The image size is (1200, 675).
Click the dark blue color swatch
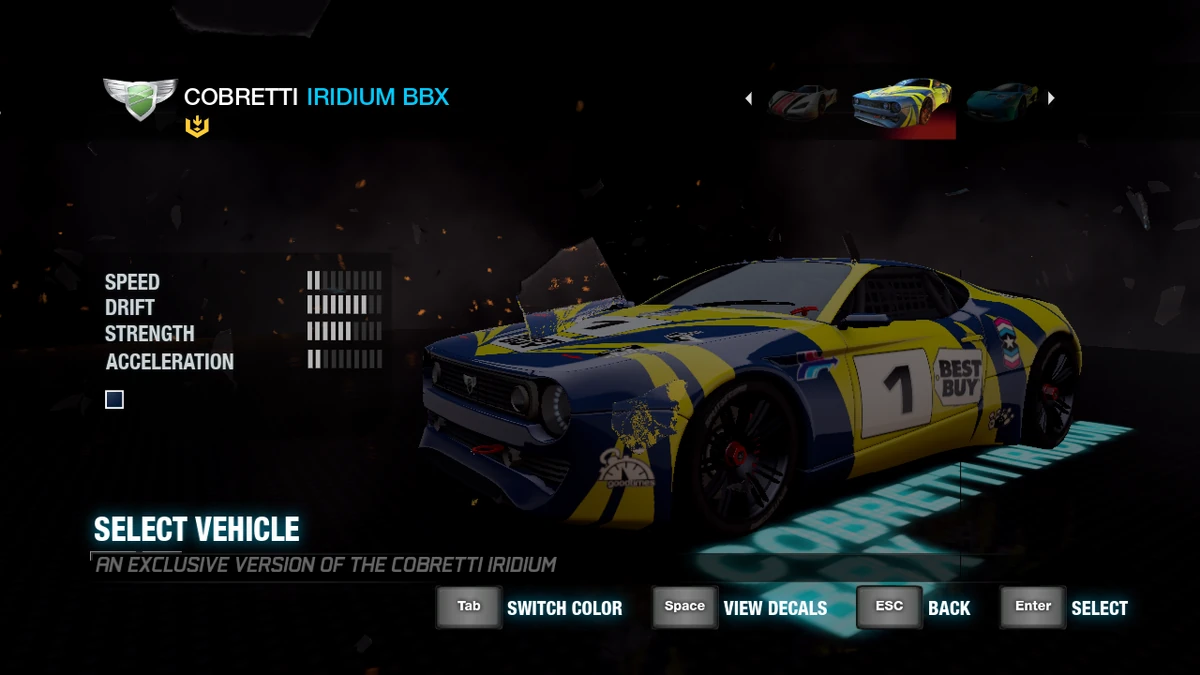[115, 400]
